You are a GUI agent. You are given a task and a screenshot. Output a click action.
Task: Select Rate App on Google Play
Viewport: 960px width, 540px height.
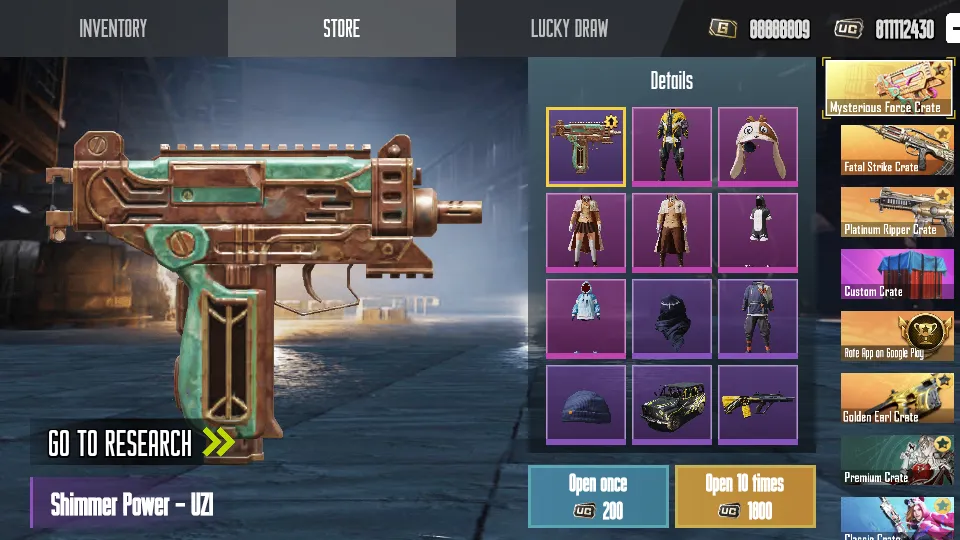point(896,336)
